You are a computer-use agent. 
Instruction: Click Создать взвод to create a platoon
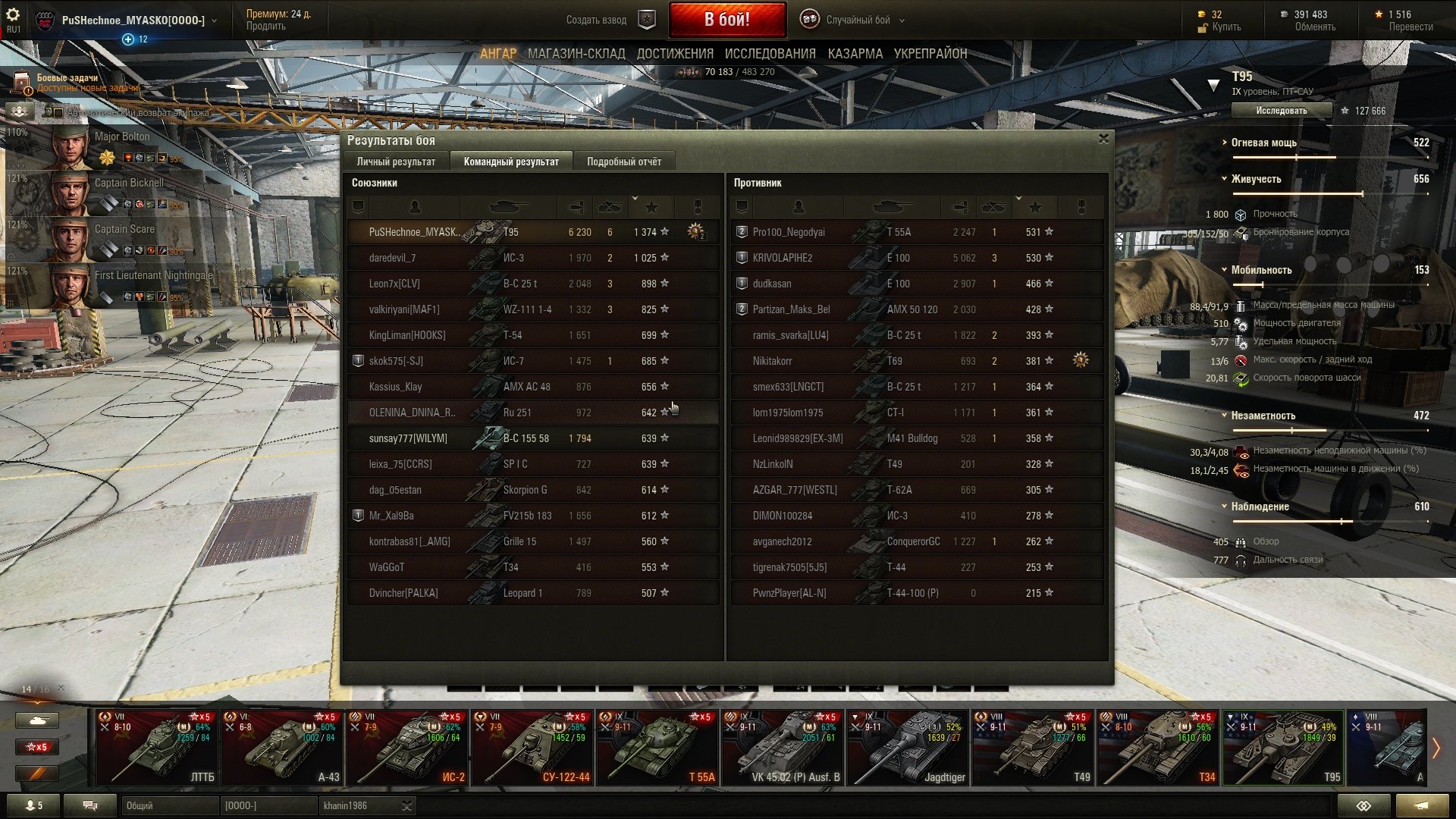pyautogui.click(x=596, y=20)
